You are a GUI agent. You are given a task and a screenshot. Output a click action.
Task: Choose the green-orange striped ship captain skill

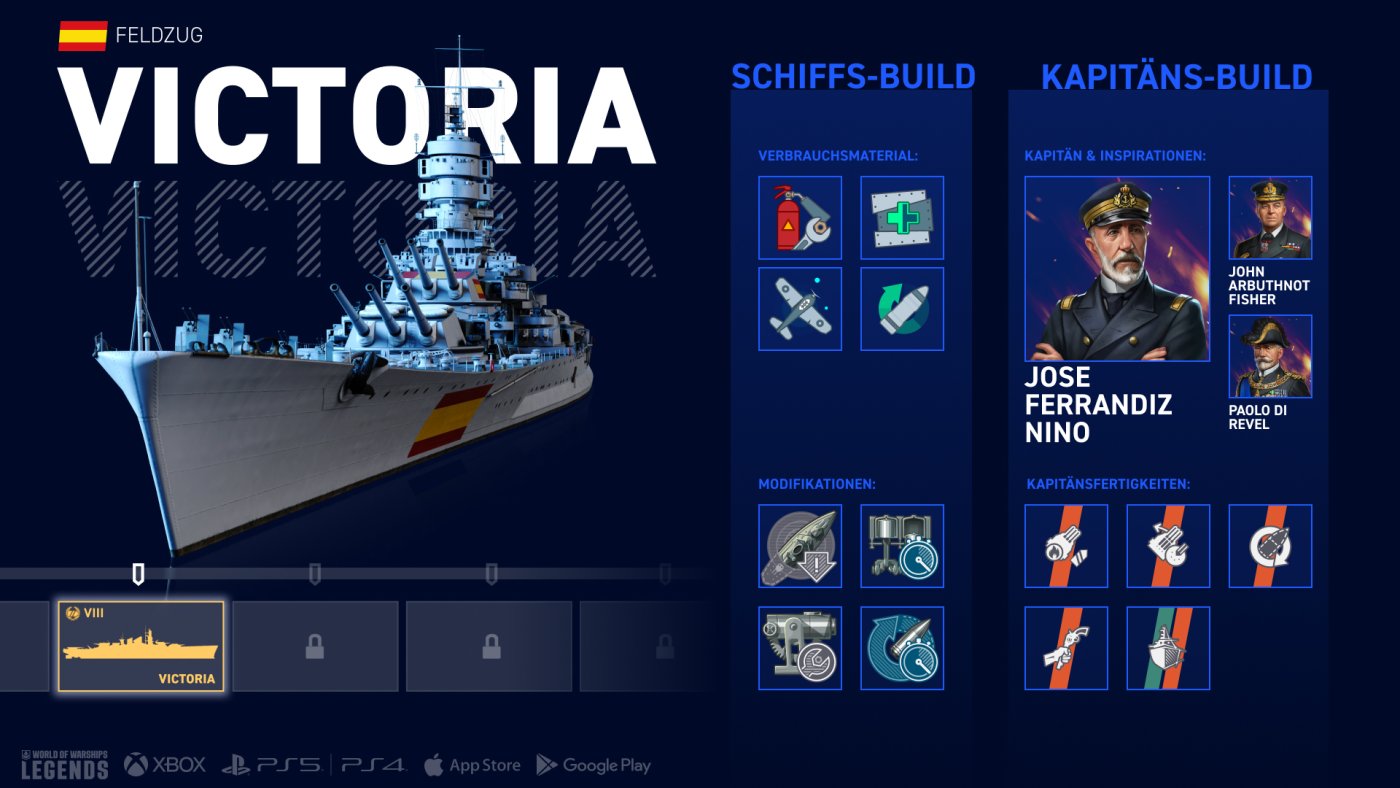pyautogui.click(x=1168, y=648)
